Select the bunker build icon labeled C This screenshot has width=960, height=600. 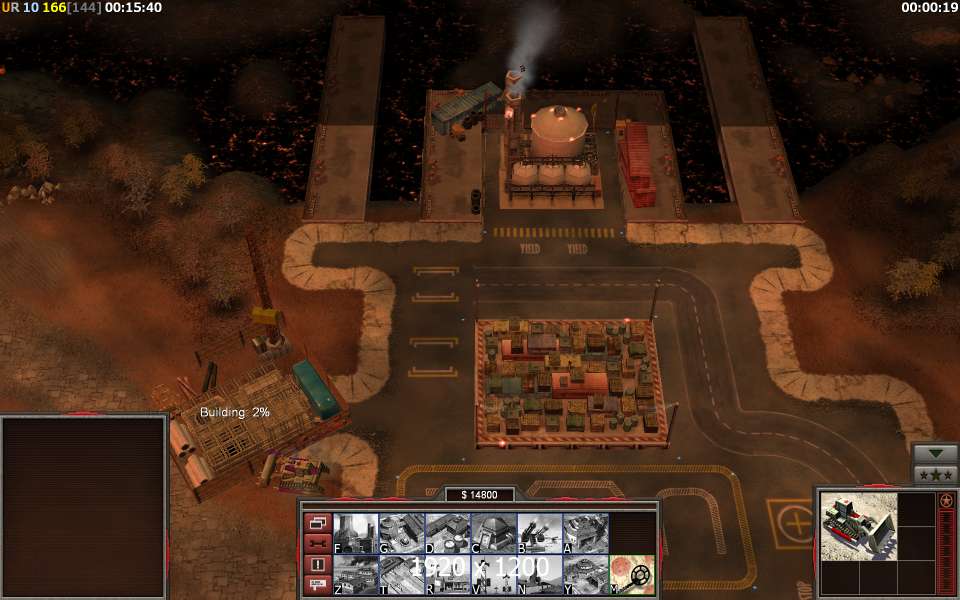493,533
